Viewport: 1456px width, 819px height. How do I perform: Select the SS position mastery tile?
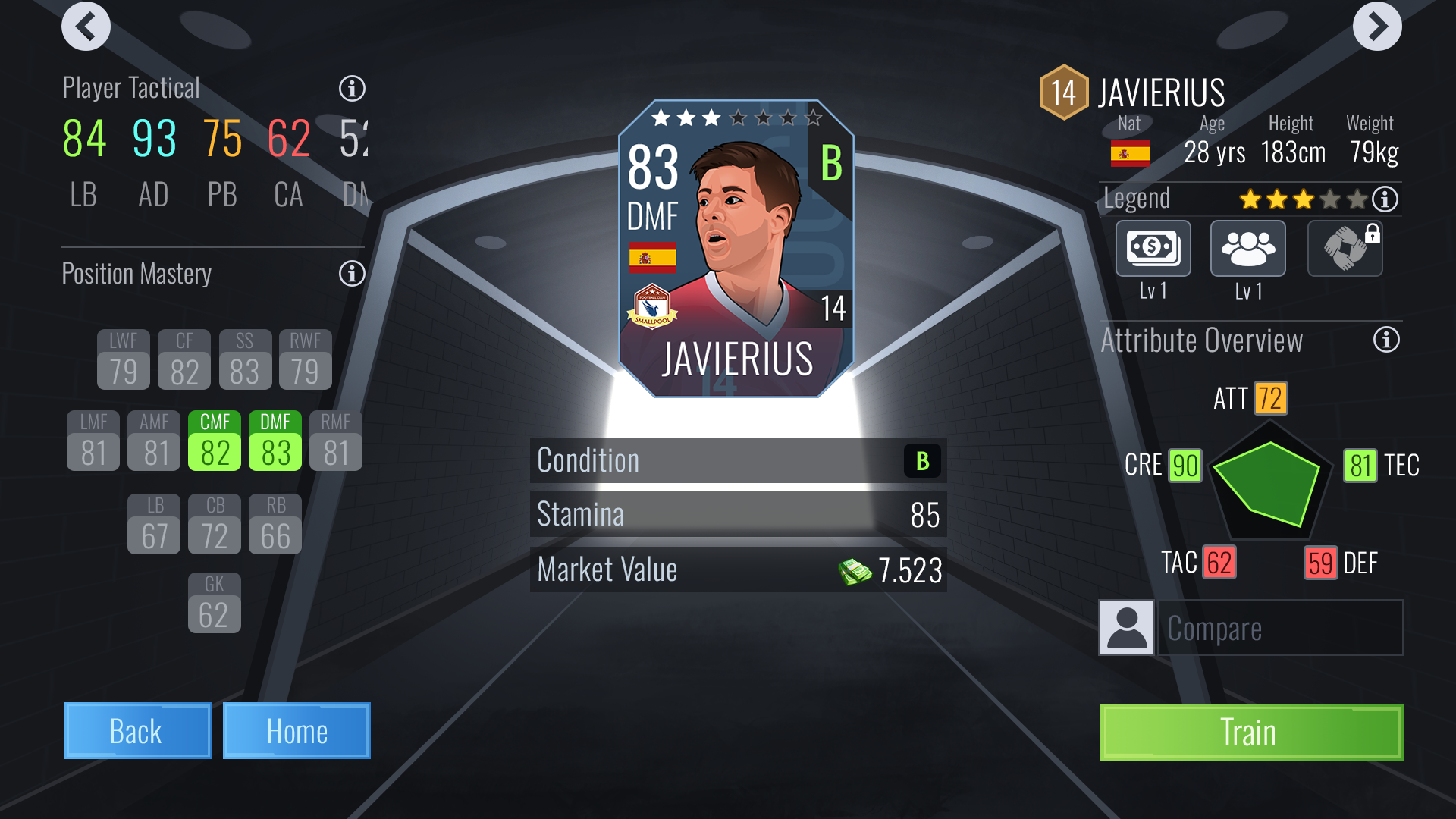point(244,359)
